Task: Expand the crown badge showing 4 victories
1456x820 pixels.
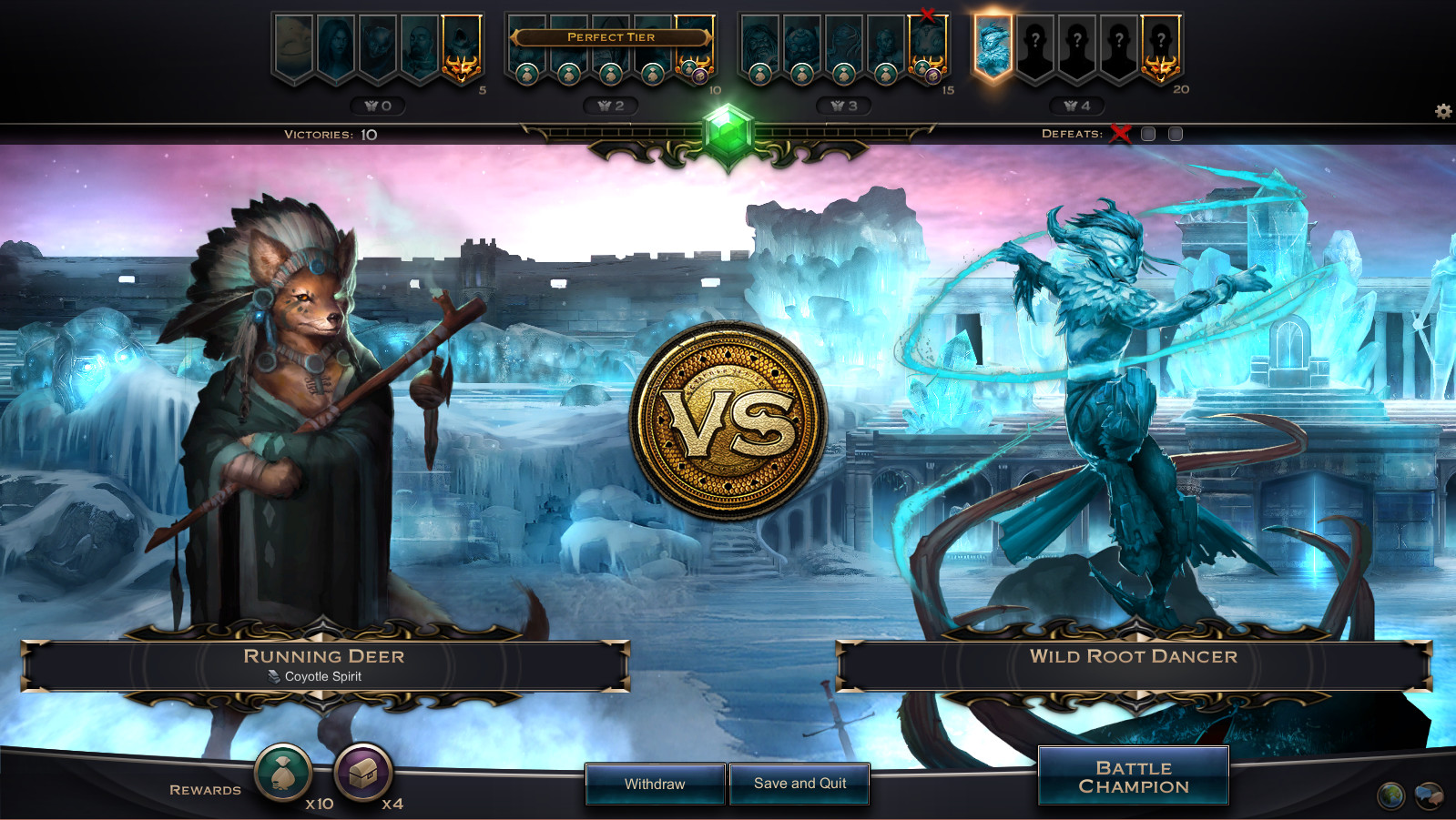Action: coord(1077,104)
